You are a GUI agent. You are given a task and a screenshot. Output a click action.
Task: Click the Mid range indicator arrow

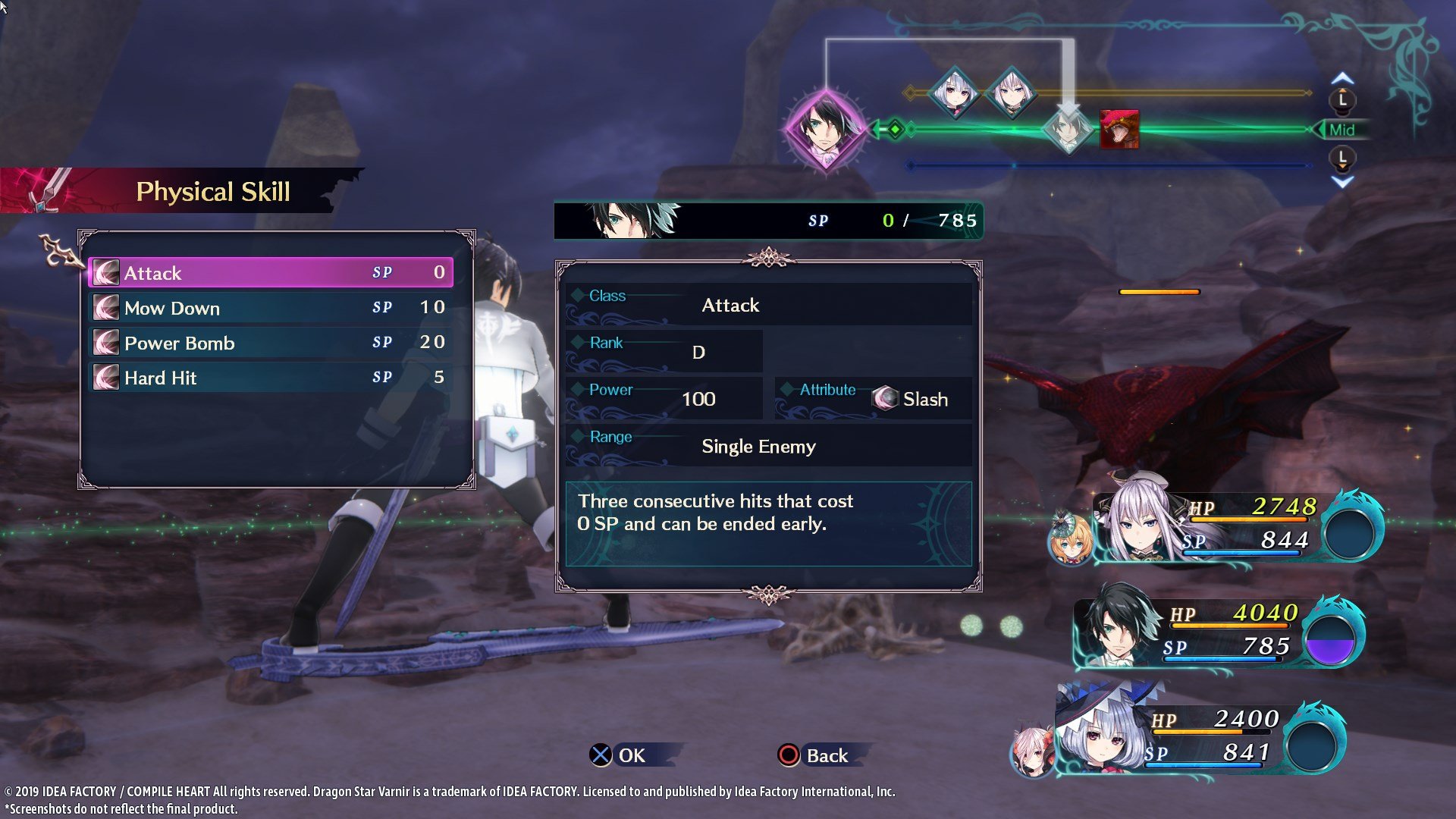(x=1336, y=130)
